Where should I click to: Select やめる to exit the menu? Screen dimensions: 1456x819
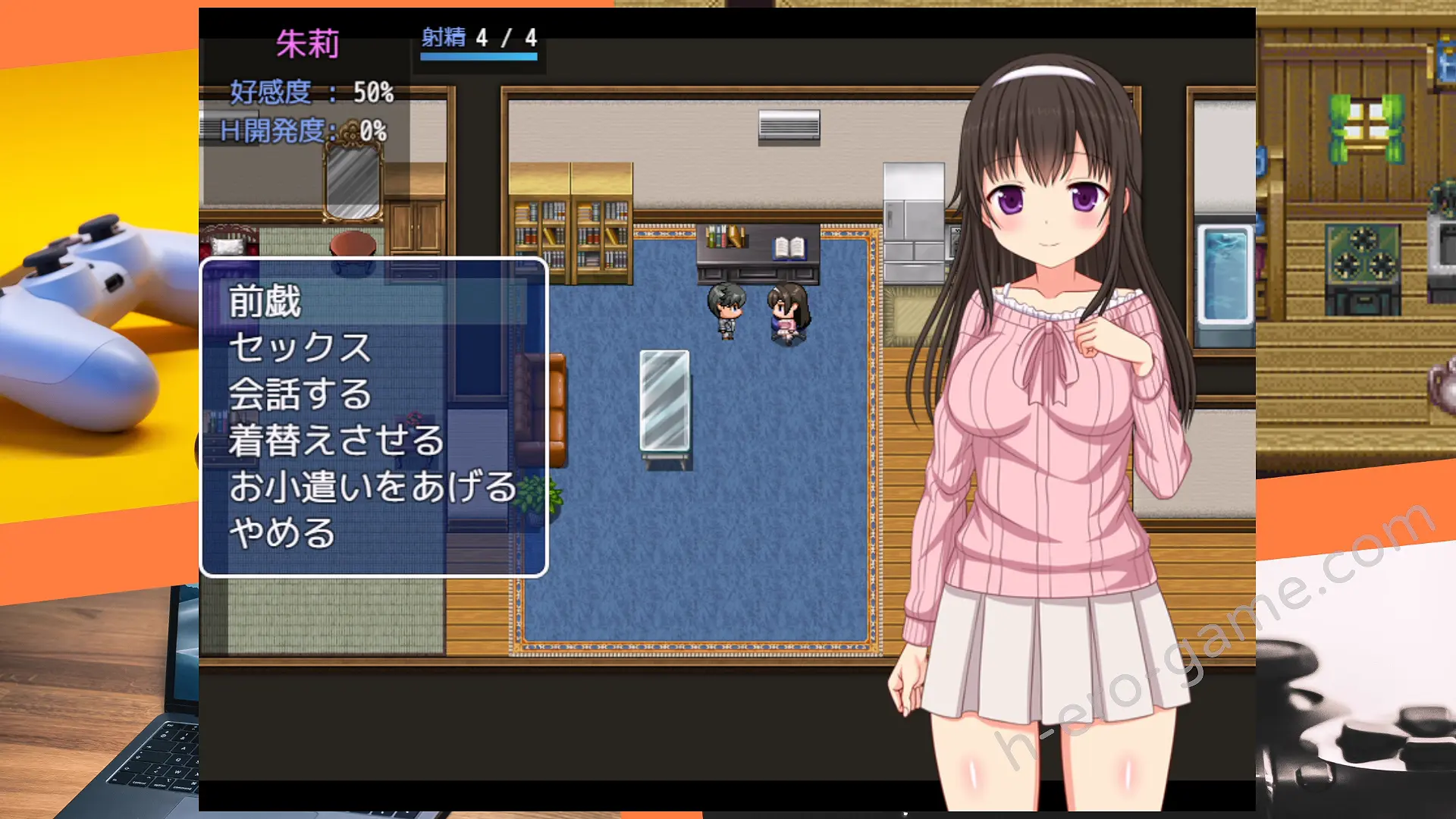click(x=282, y=533)
